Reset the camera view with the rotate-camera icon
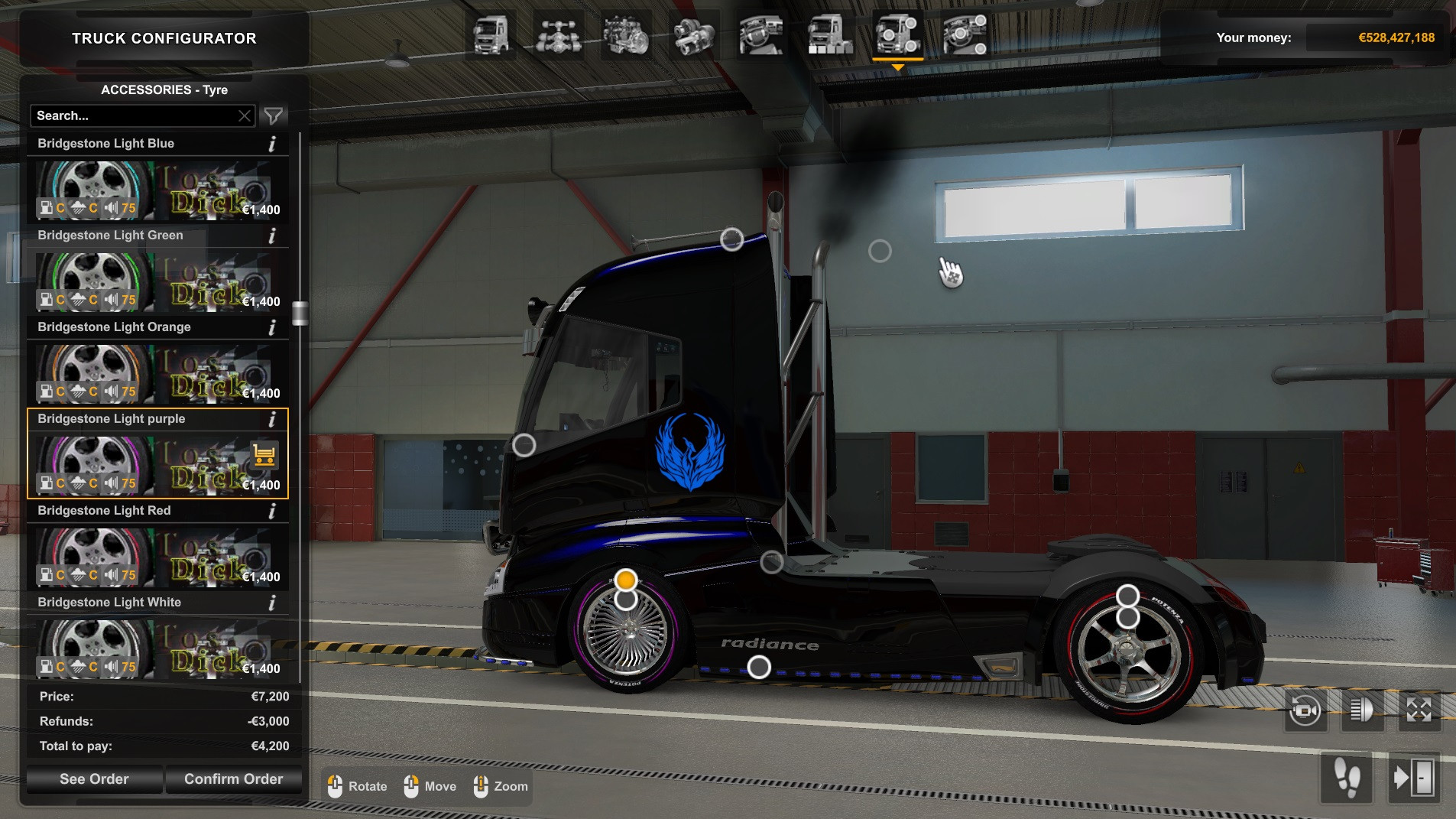This screenshot has height=819, width=1456. (1303, 710)
